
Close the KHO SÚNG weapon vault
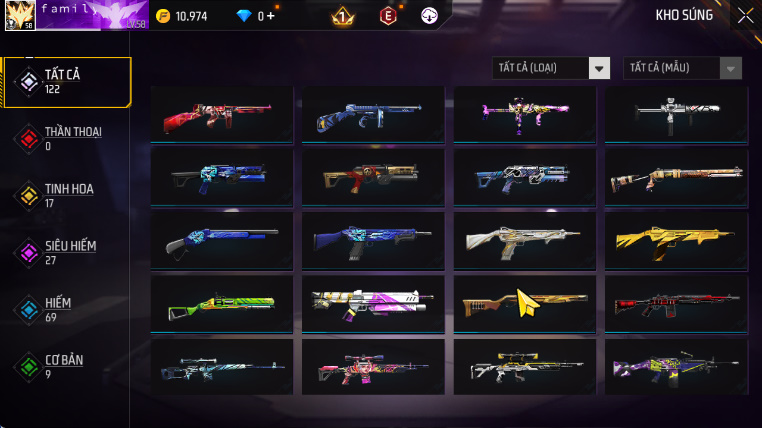745,15
